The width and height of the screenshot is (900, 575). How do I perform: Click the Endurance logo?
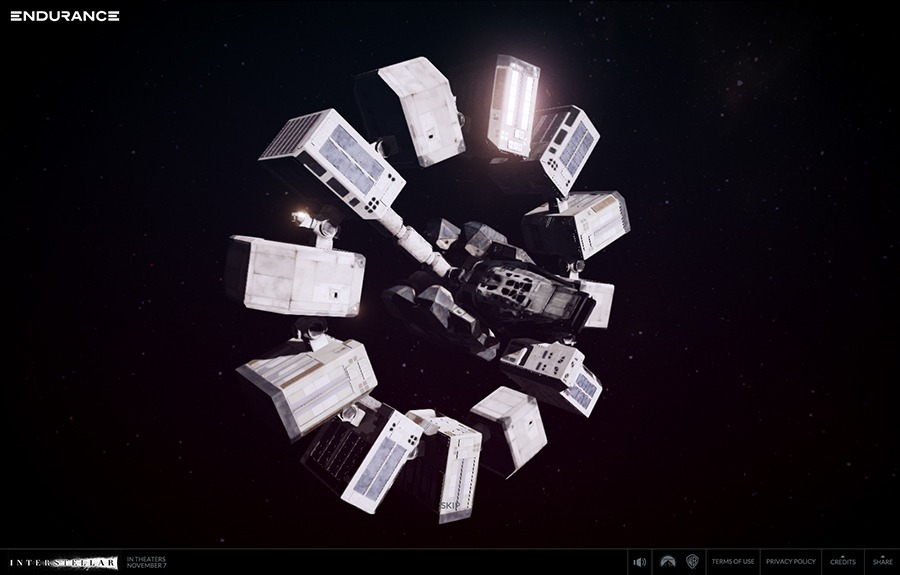click(x=65, y=16)
